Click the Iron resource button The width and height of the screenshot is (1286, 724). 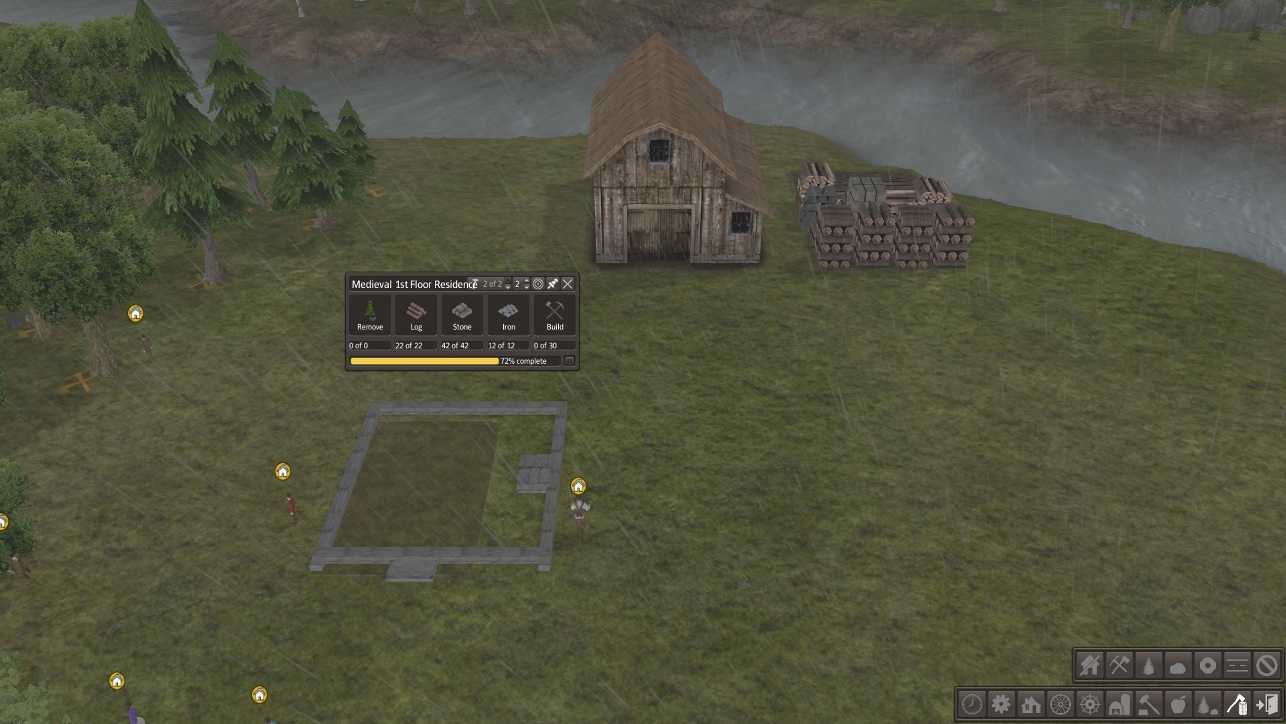coord(508,315)
